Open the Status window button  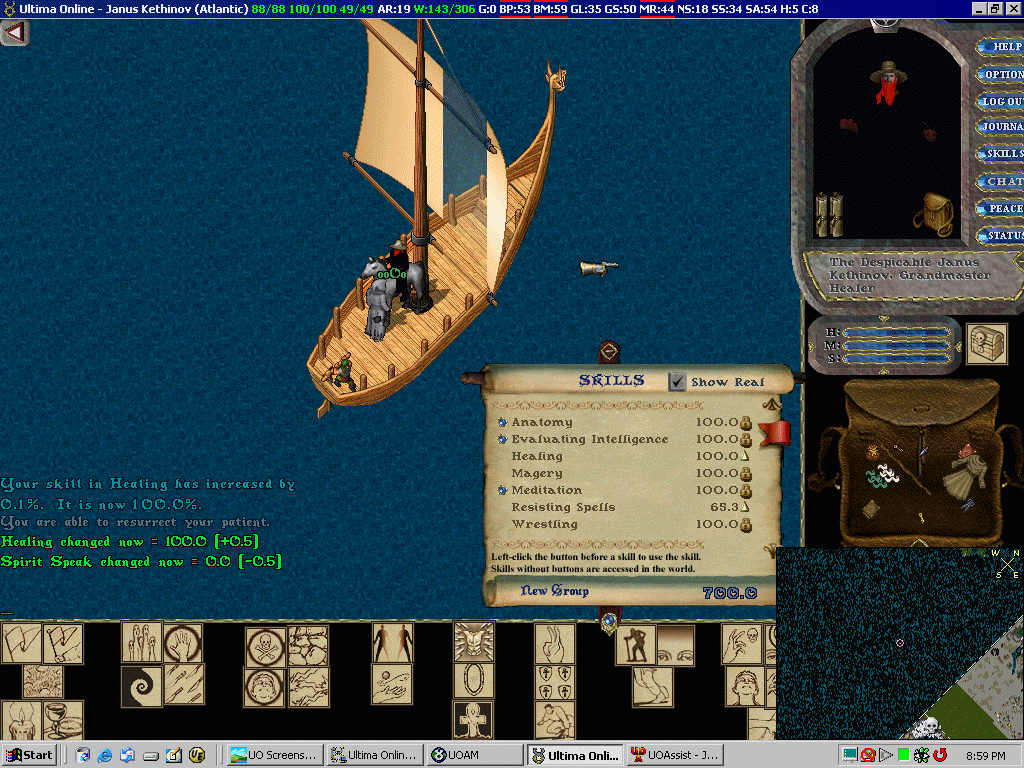tap(1002, 236)
